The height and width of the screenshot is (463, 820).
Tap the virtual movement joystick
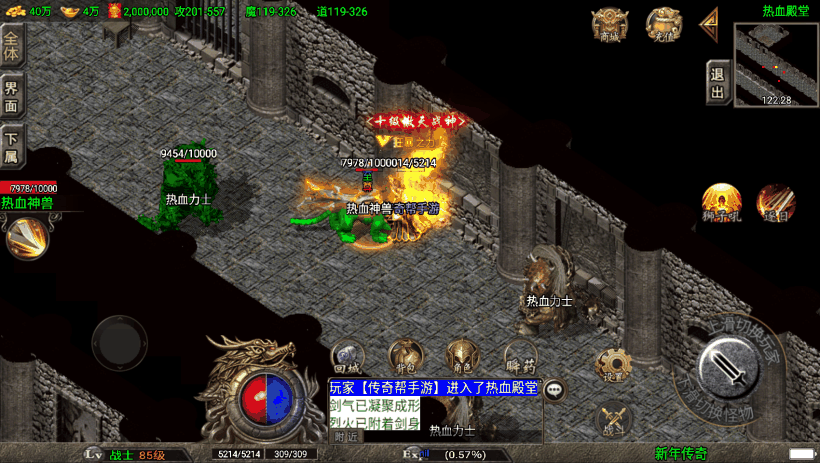120,342
